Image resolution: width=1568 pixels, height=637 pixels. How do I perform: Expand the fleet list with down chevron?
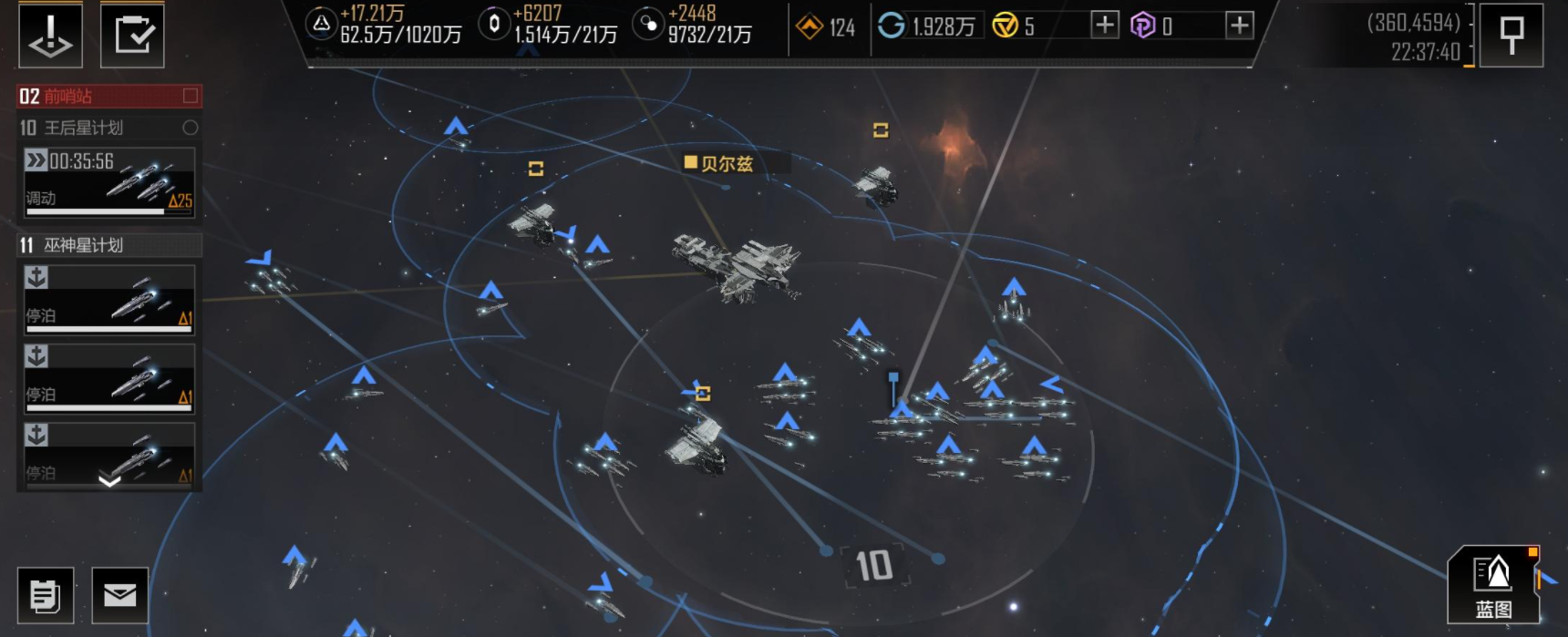[x=109, y=480]
